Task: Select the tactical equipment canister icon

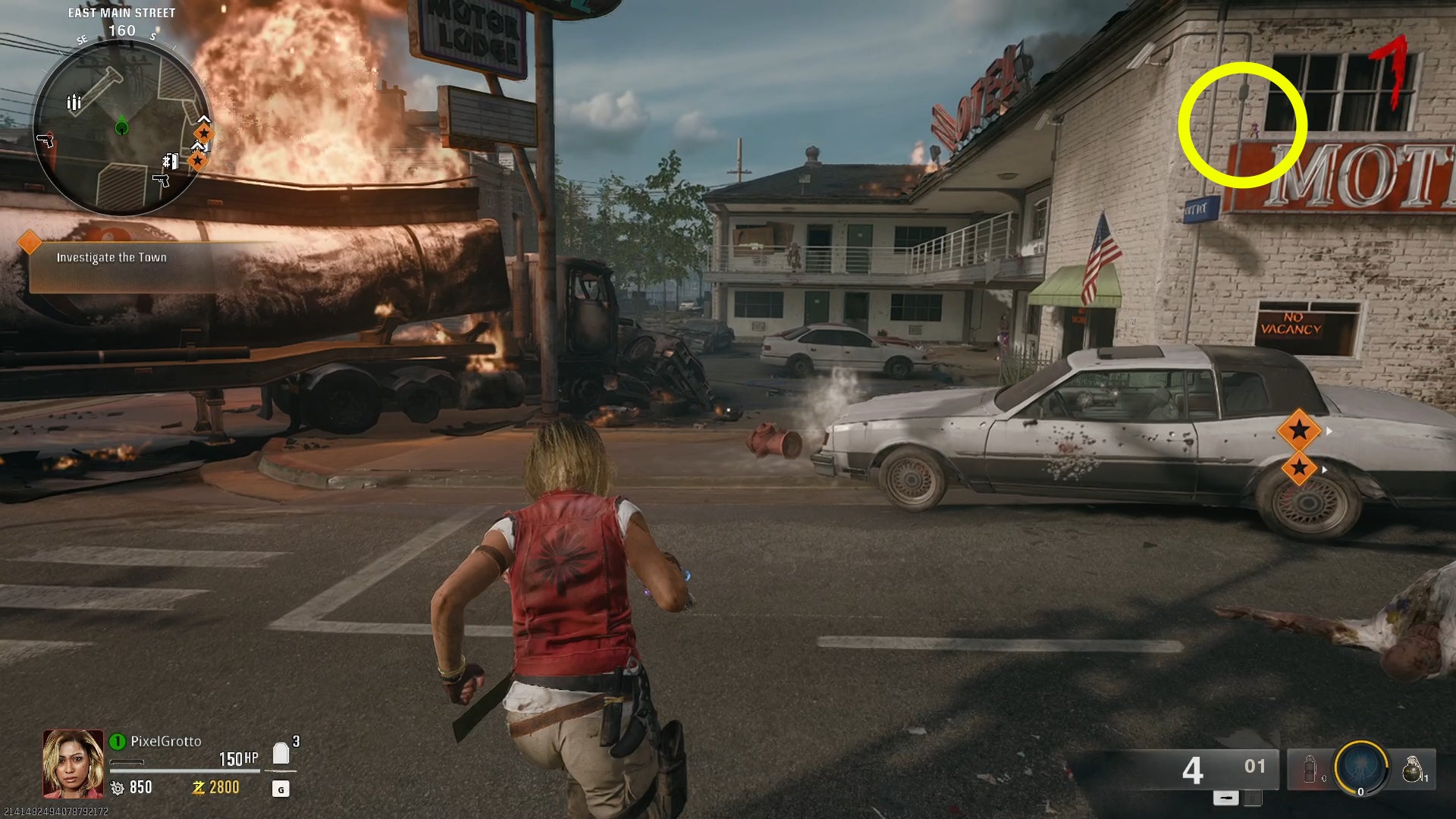Action: pos(1308,769)
